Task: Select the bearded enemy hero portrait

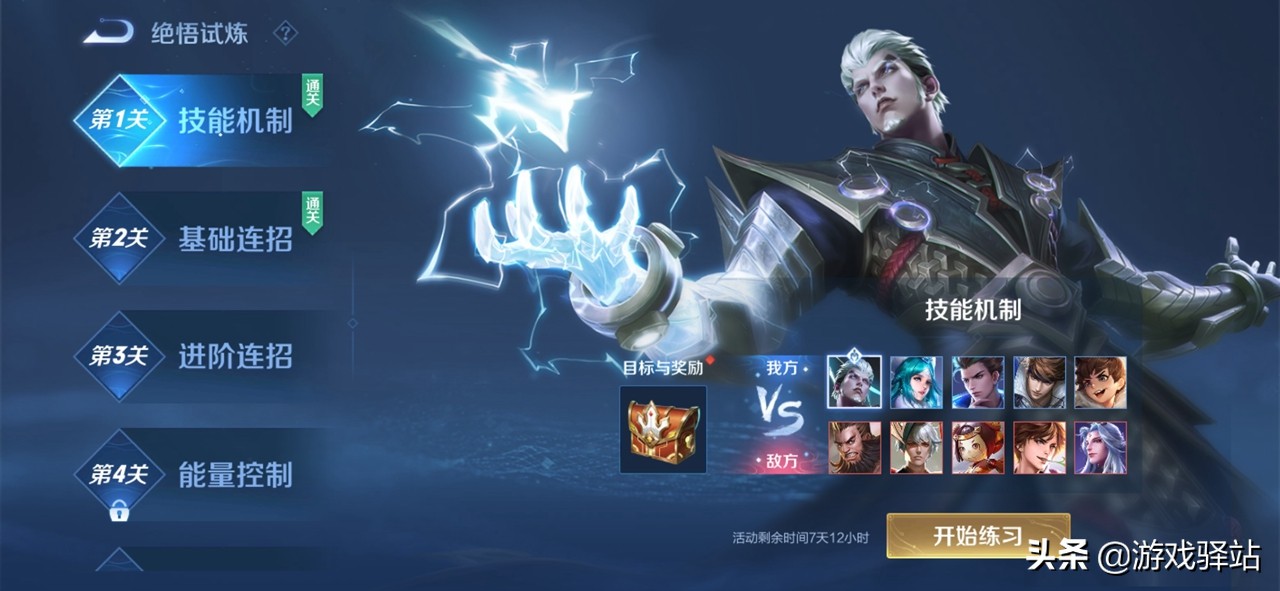Action: point(854,447)
